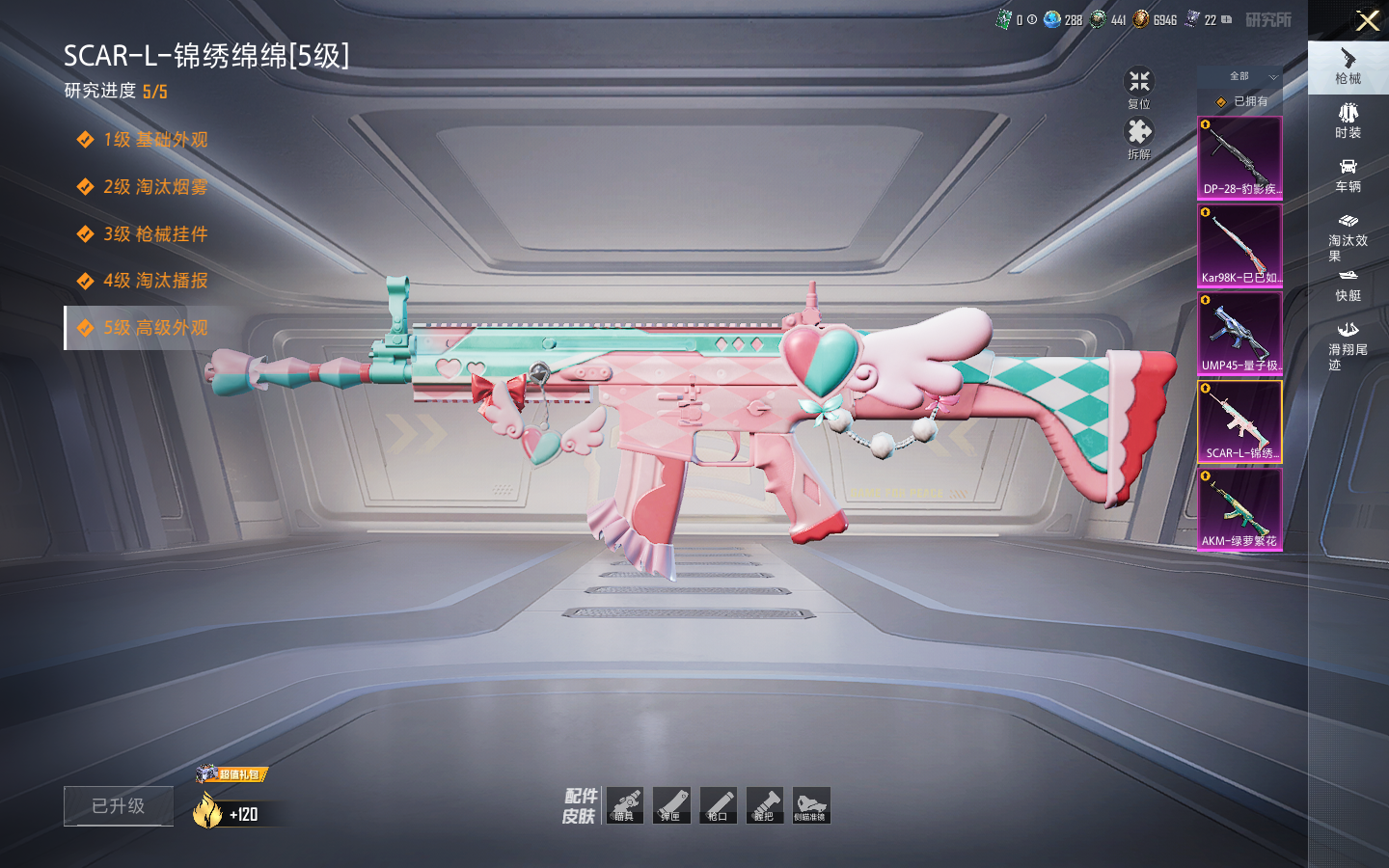Viewport: 1389px width, 868px height.
Task: Switch to the 枪械 firearms tab
Action: pos(1348,67)
